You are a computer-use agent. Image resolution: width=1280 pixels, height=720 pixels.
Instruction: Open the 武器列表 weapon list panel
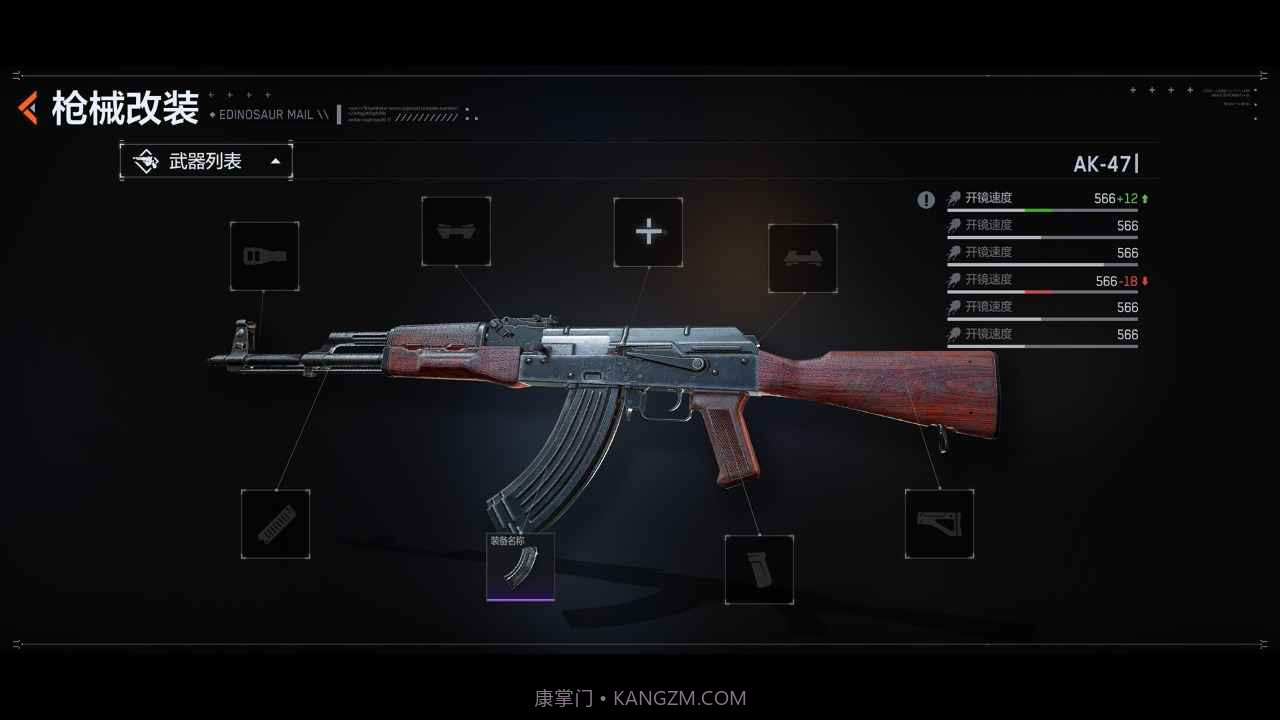[x=205, y=160]
